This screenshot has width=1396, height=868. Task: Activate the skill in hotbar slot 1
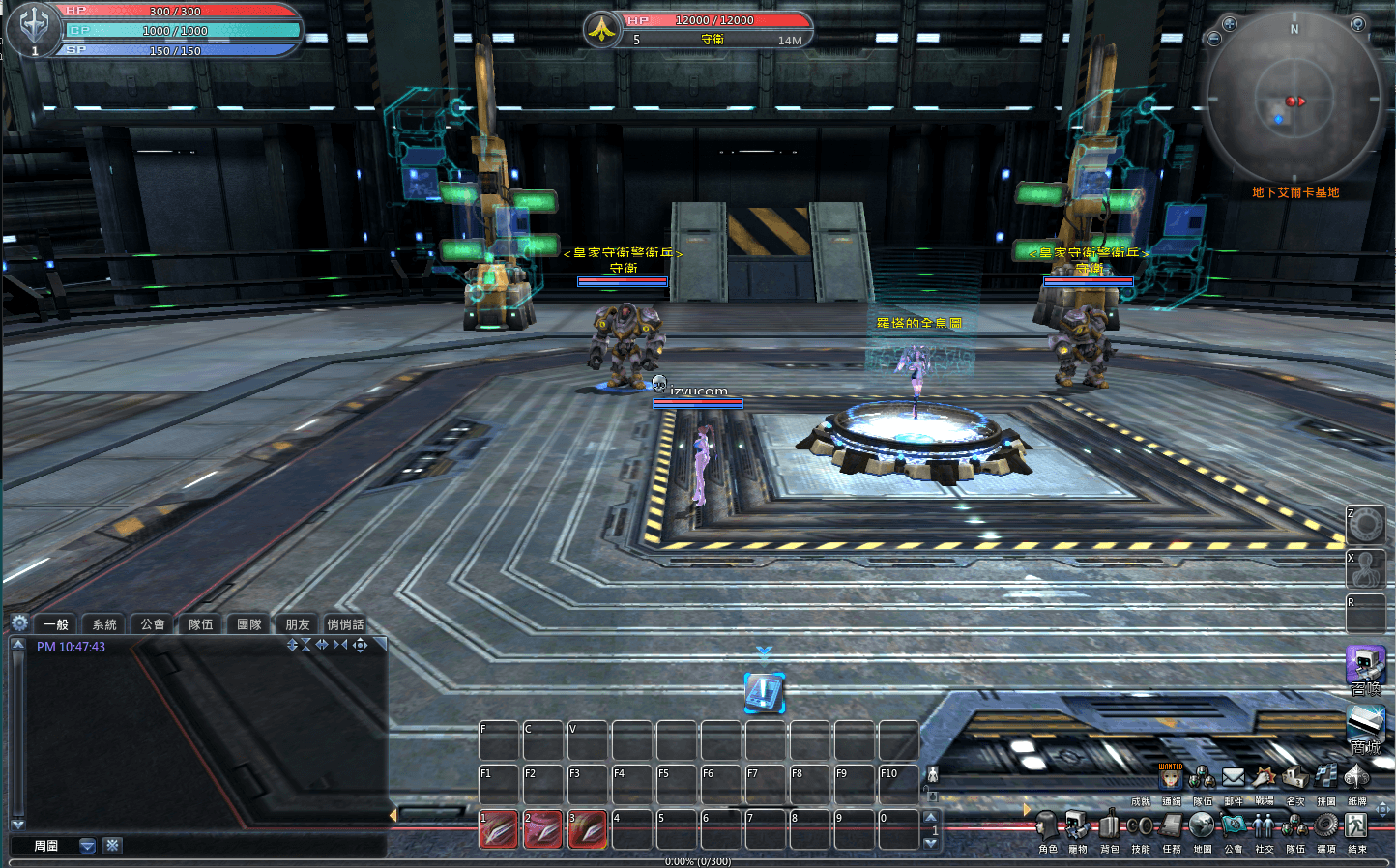click(x=499, y=830)
